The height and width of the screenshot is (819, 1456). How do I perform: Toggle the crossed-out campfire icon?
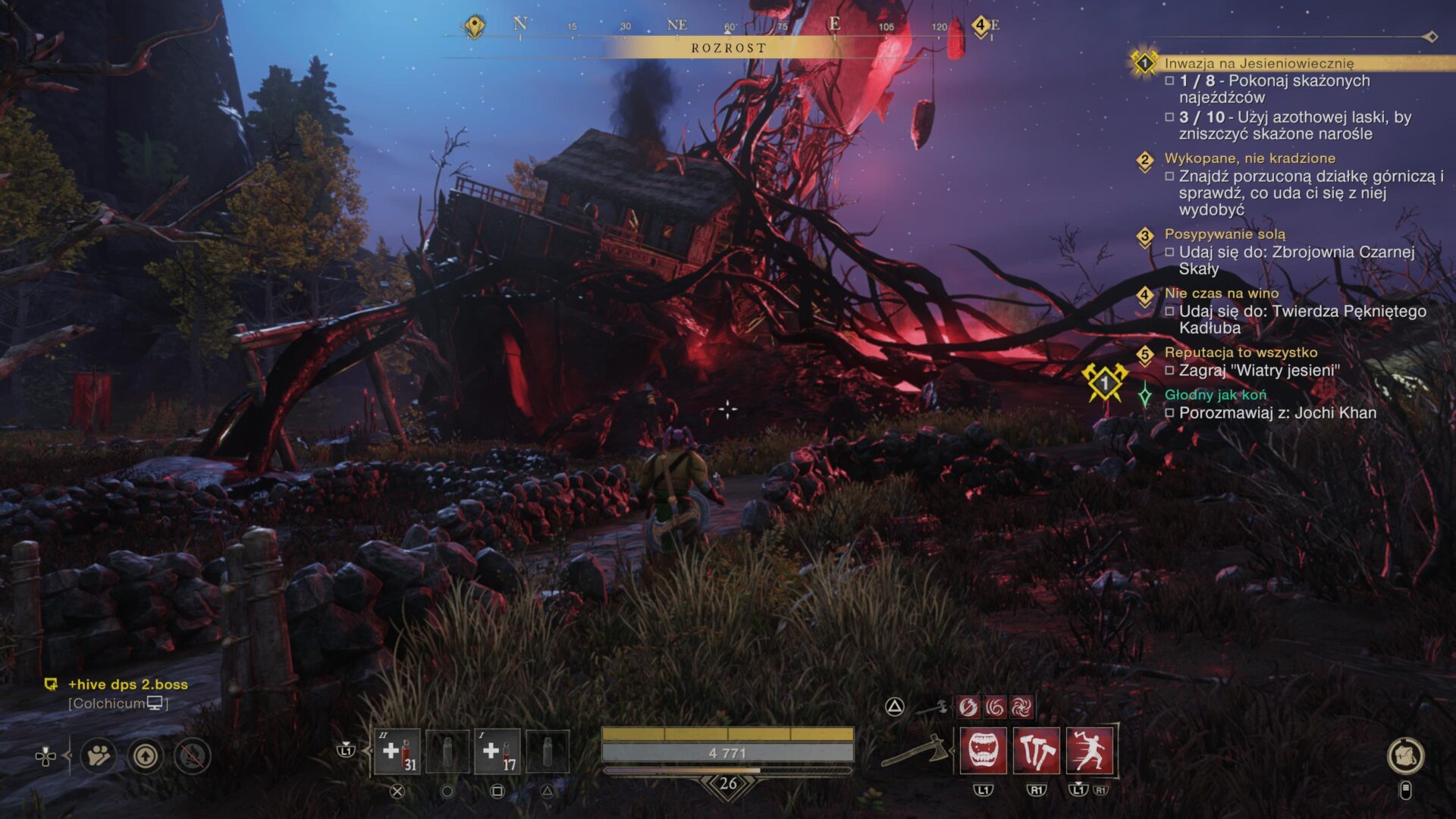[x=193, y=756]
